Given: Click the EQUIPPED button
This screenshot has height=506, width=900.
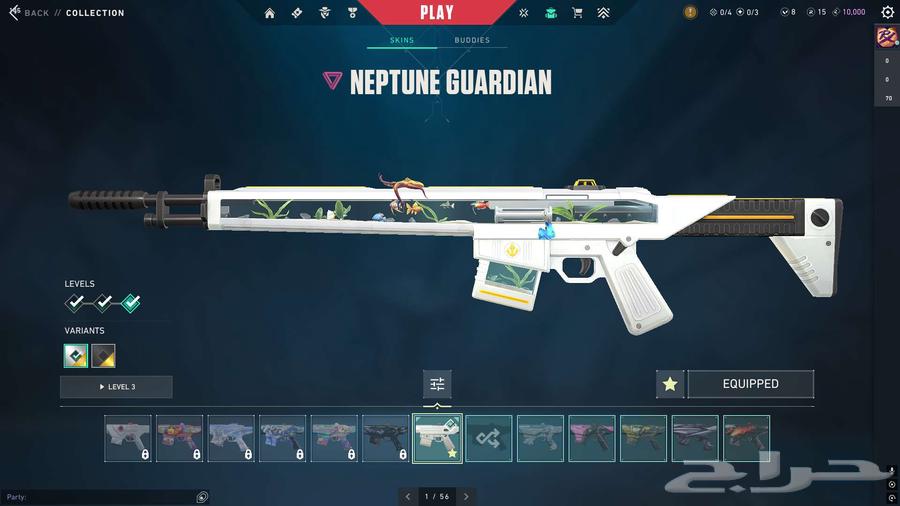Looking at the screenshot, I should pyautogui.click(x=750, y=384).
